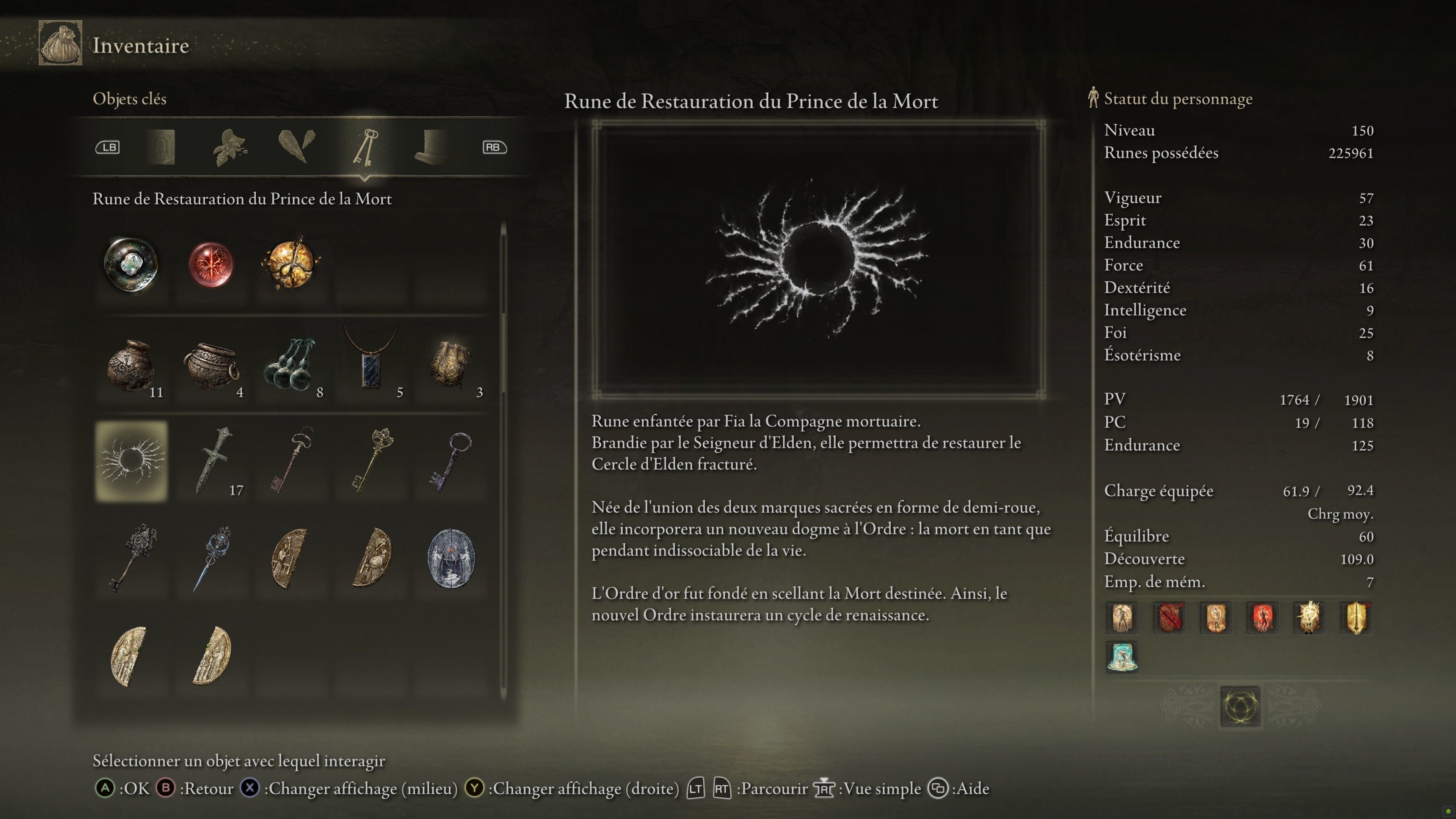Select the golden ornate key
The width and height of the screenshot is (1456, 819).
[x=371, y=461]
